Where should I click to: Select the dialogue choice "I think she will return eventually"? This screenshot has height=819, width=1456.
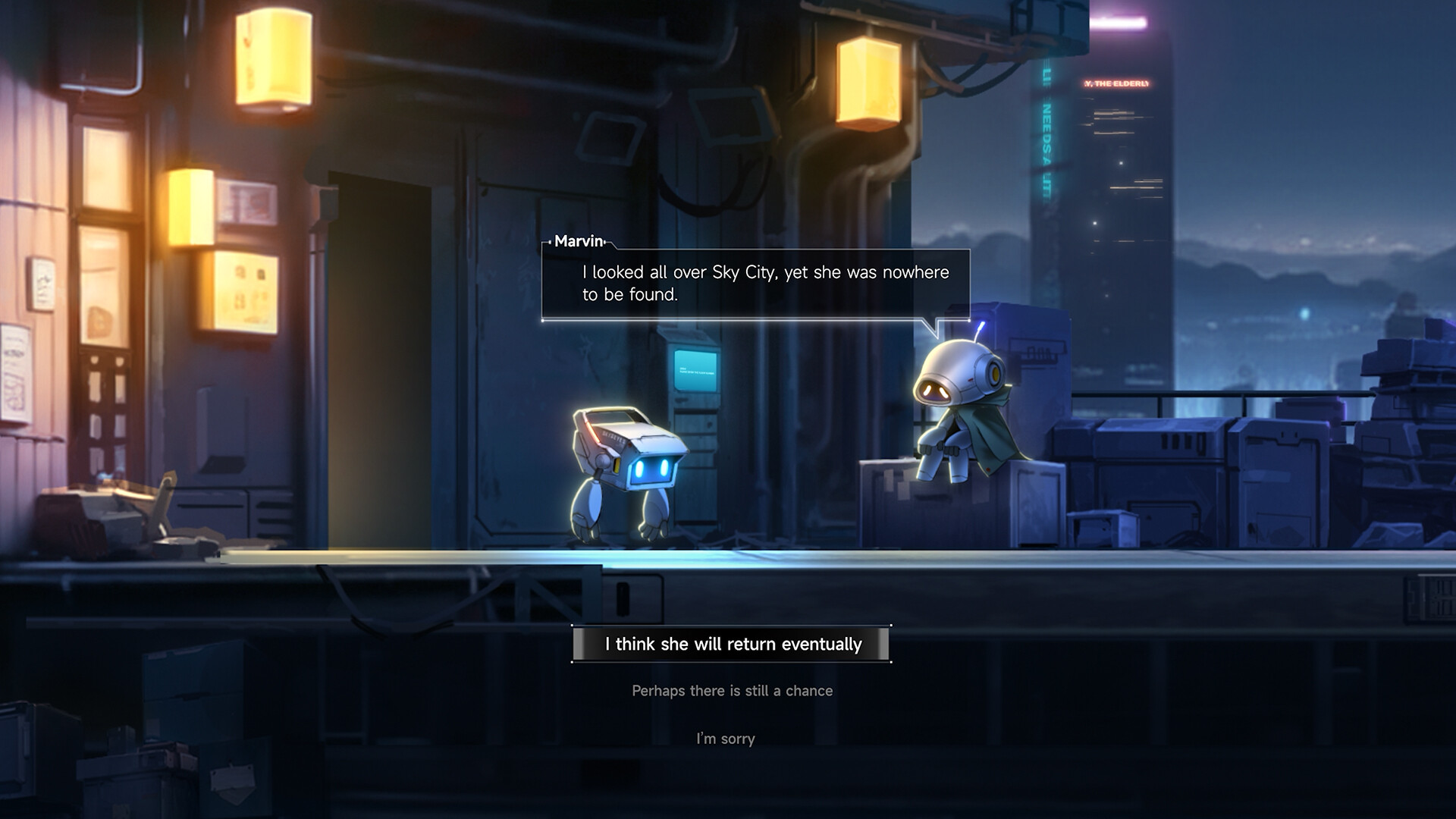click(730, 644)
